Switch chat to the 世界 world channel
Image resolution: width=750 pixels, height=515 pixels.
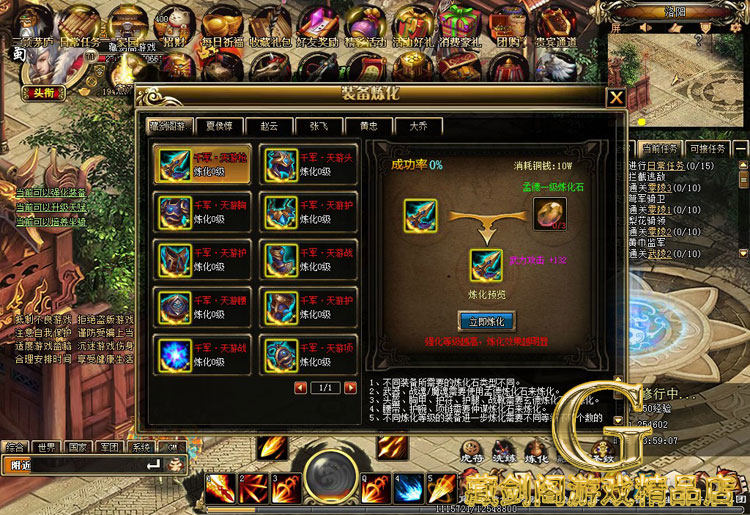(45, 447)
